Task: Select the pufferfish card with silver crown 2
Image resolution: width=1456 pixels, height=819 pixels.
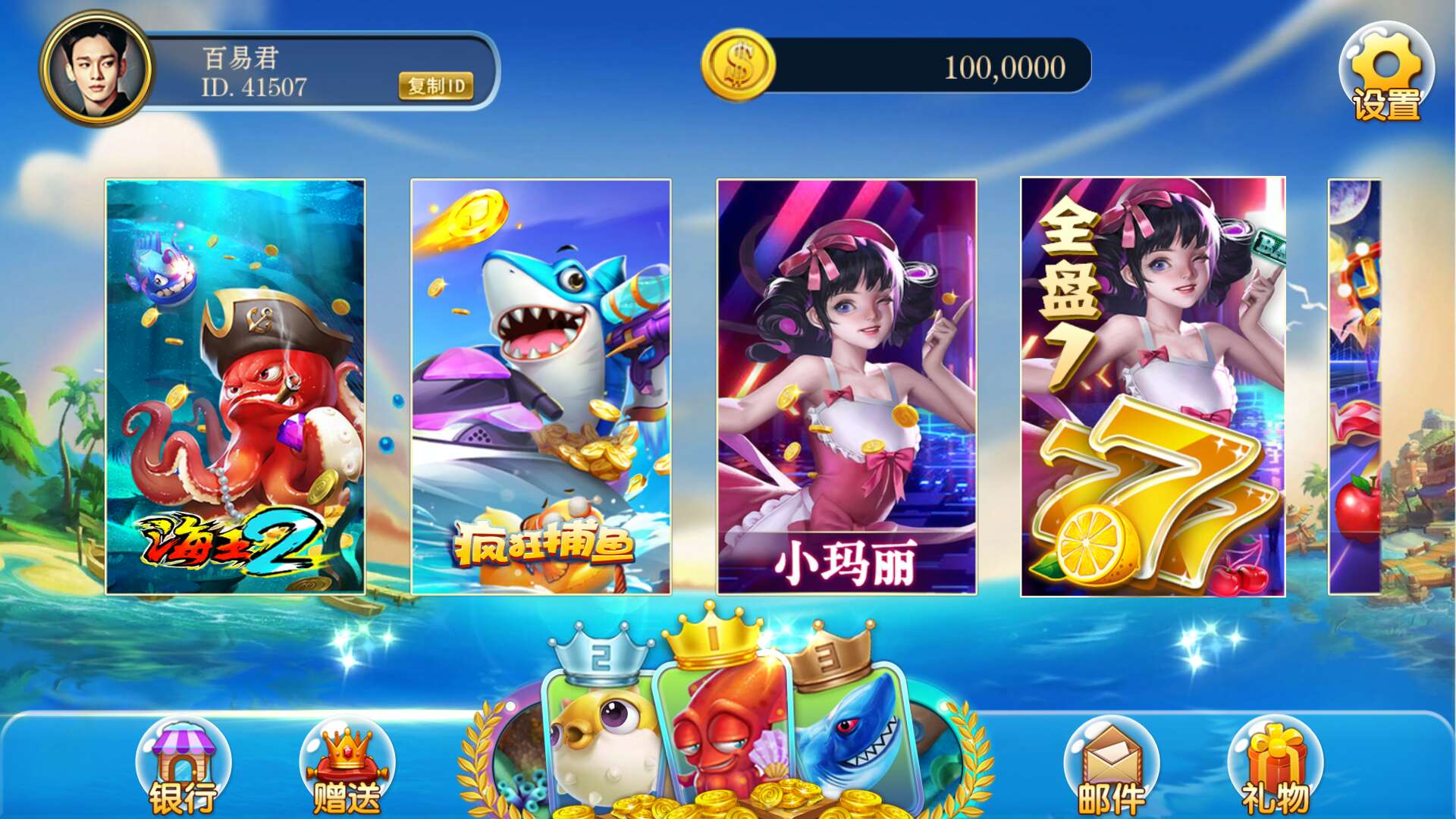Action: click(599, 720)
